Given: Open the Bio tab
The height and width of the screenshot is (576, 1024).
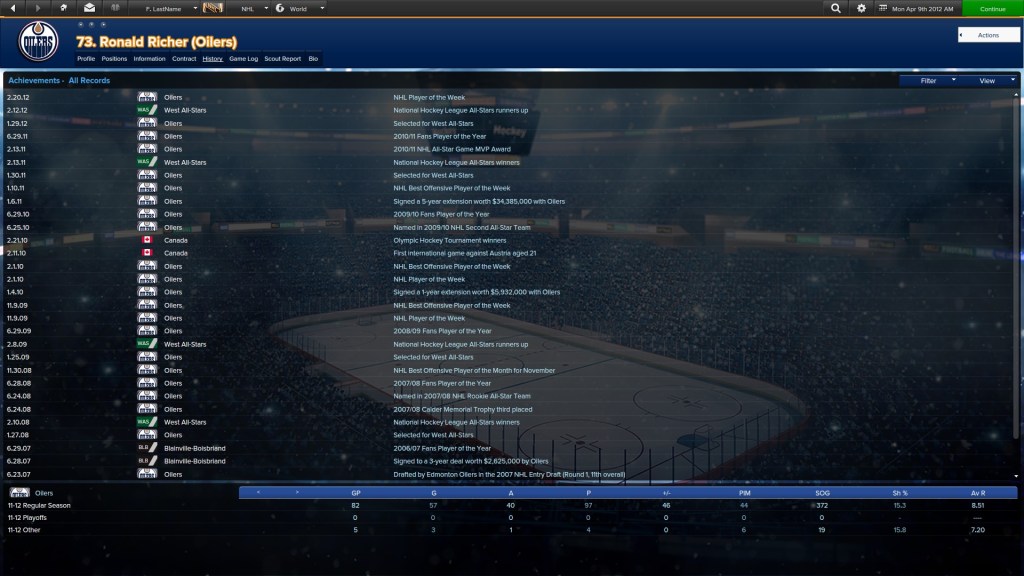Looking at the screenshot, I should pos(313,59).
